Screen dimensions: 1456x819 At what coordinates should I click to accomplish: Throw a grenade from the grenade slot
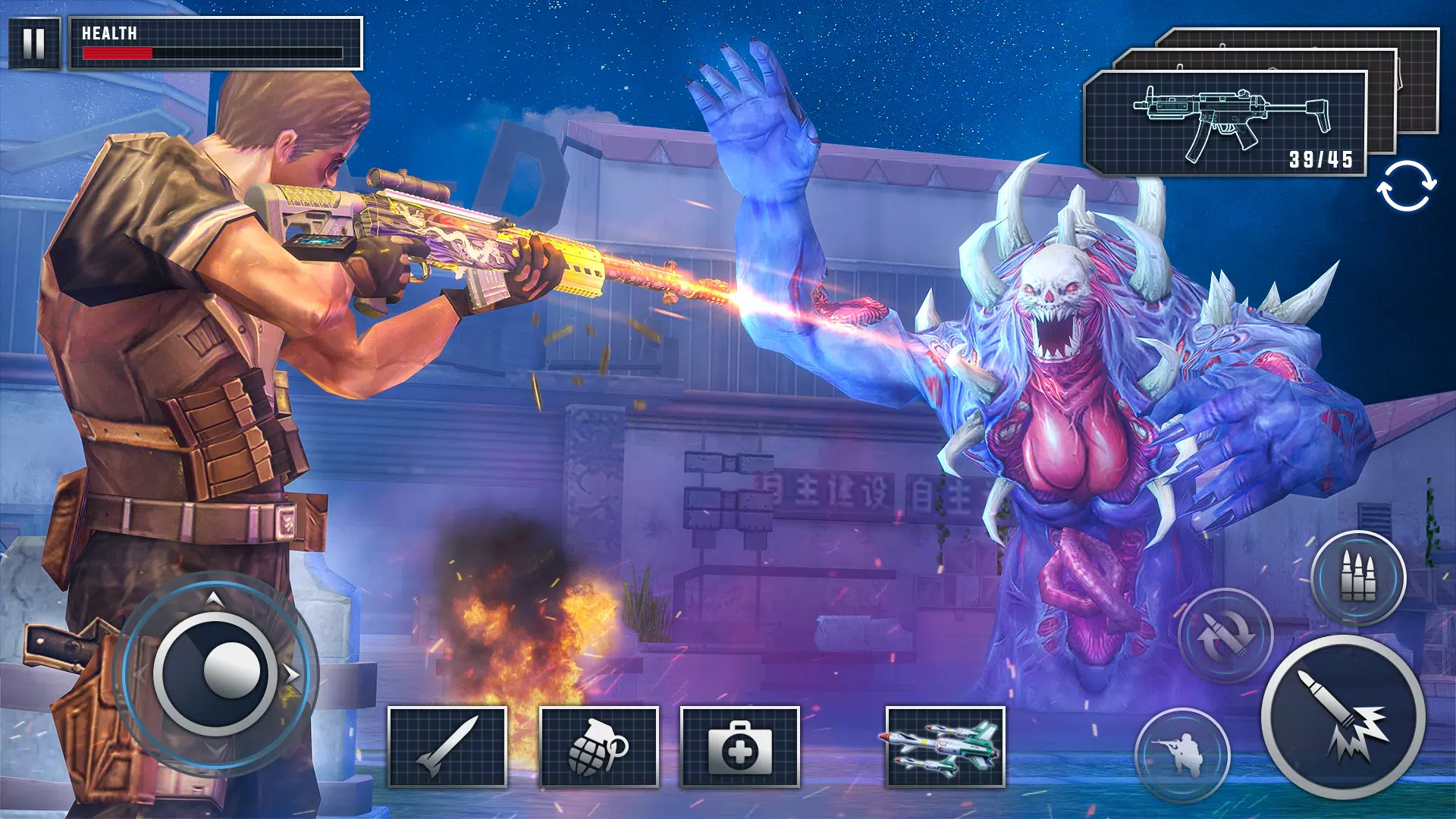pyautogui.click(x=598, y=747)
